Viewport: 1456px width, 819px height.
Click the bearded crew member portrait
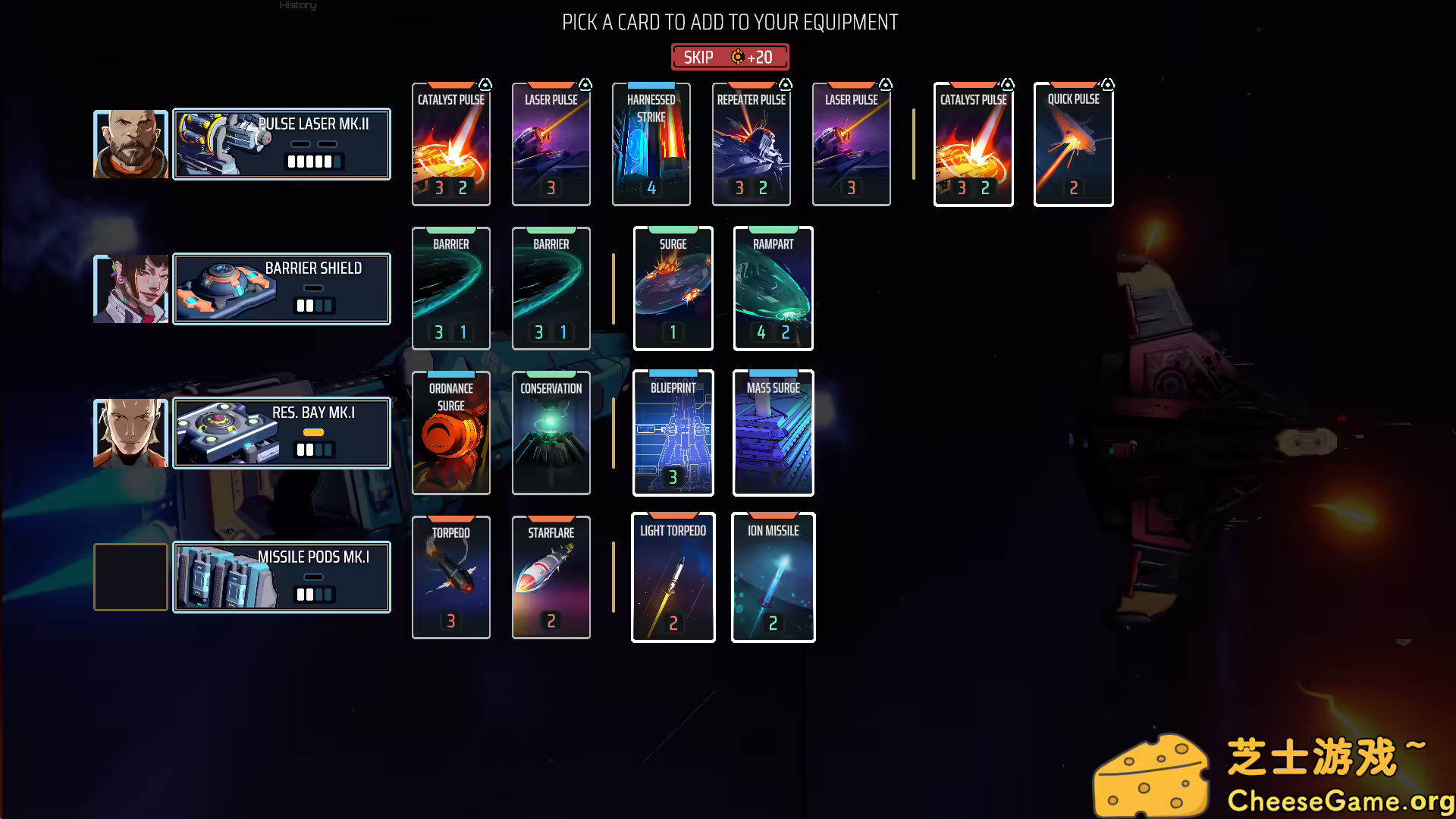[x=130, y=143]
